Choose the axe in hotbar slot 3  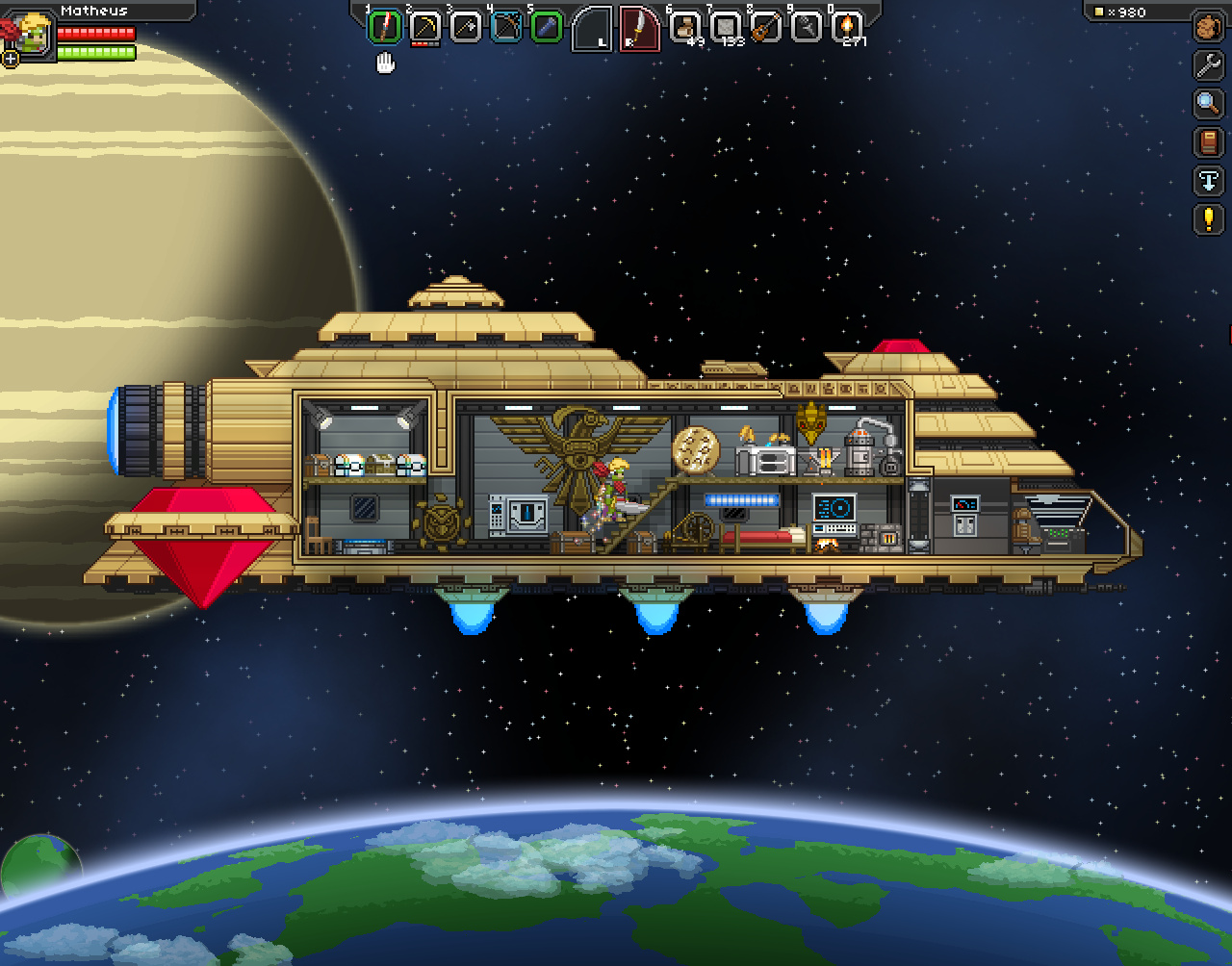coord(466,27)
